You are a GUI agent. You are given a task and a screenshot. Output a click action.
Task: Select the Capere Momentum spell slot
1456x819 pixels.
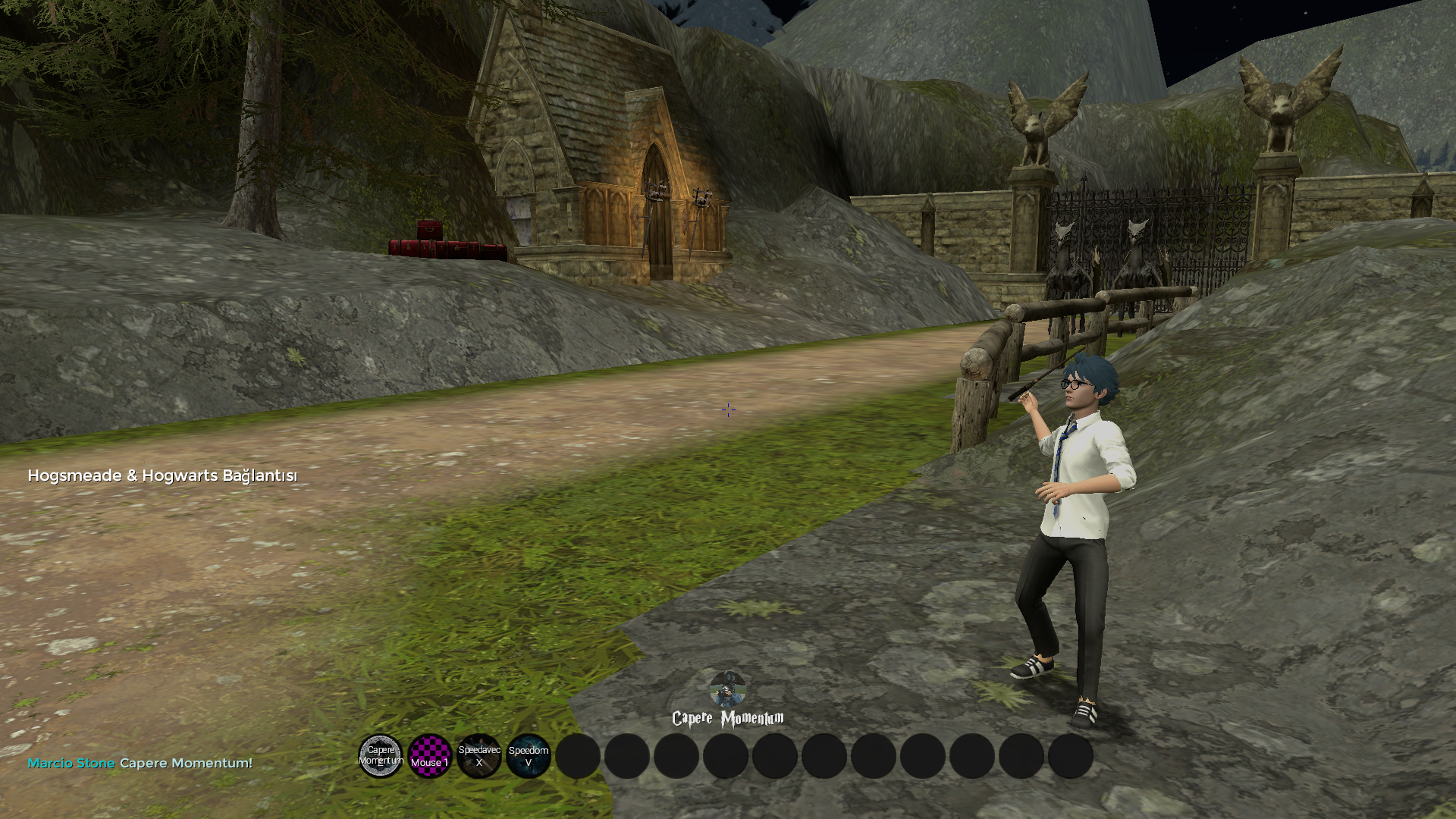click(x=381, y=756)
